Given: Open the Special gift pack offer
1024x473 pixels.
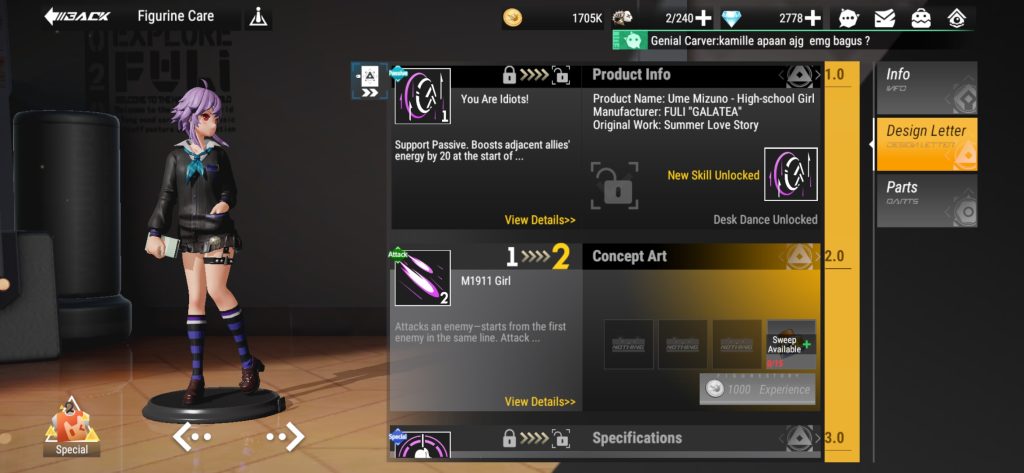Looking at the screenshot, I should tap(72, 425).
